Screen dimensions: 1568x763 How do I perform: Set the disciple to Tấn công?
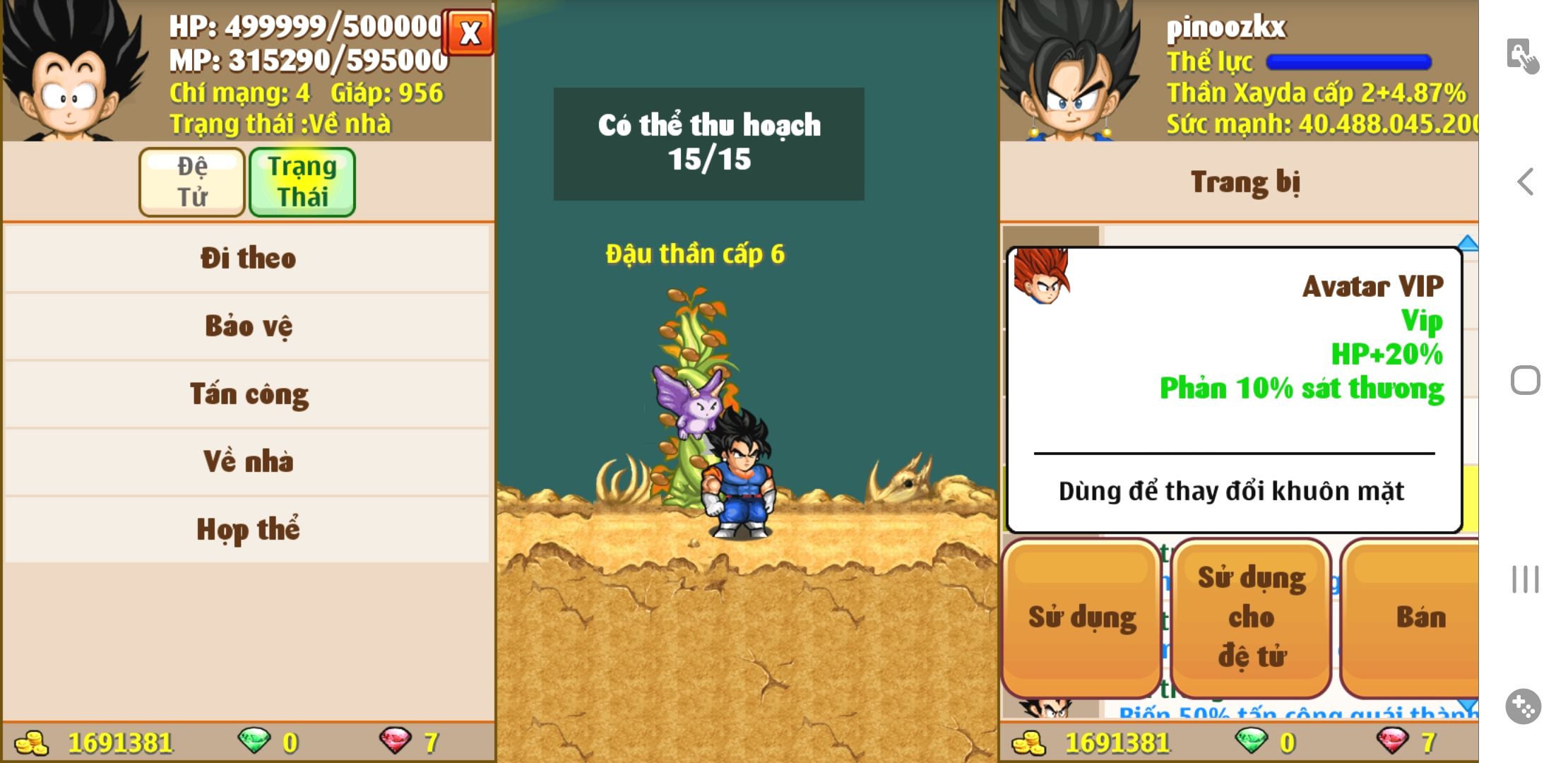tap(247, 394)
